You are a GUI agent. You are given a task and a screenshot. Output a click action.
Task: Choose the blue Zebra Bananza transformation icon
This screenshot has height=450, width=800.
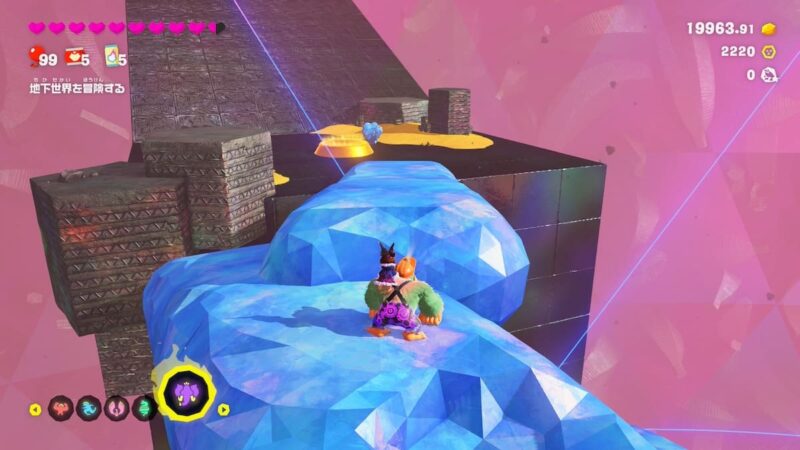89,408
